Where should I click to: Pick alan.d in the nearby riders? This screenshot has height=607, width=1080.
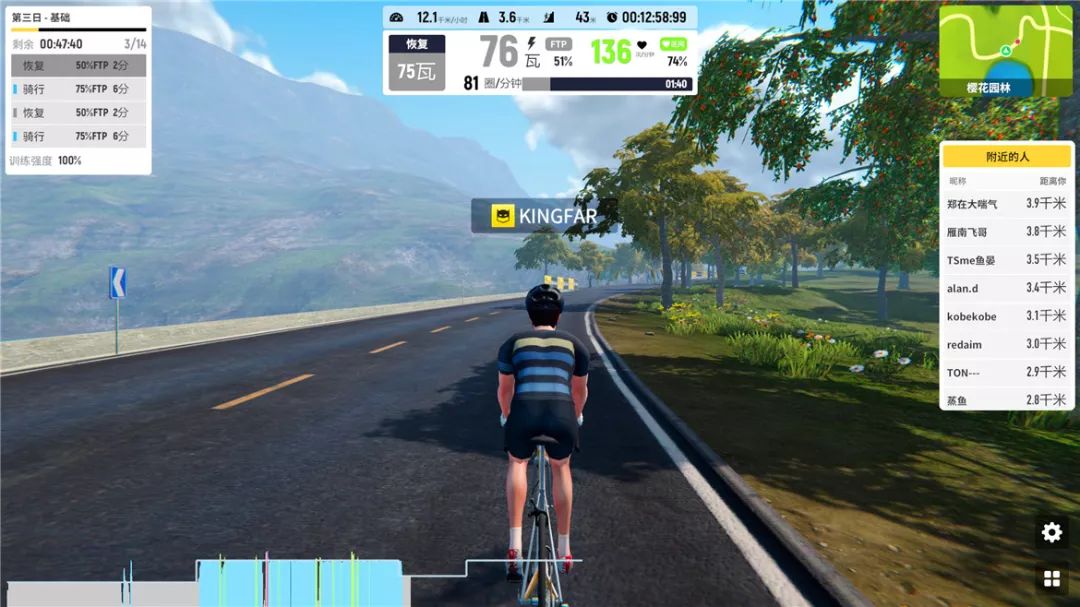pyautogui.click(x=1006, y=288)
